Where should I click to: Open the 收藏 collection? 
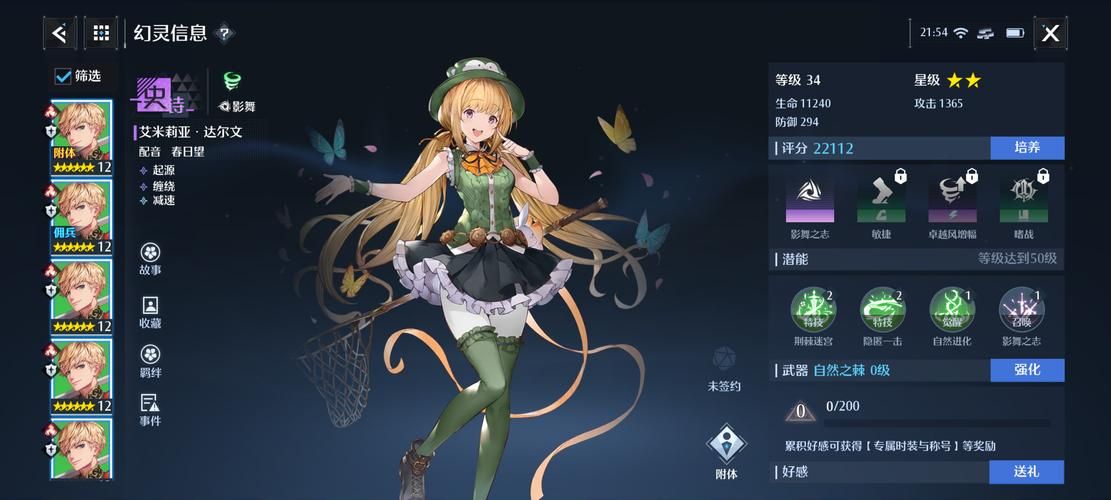150,311
